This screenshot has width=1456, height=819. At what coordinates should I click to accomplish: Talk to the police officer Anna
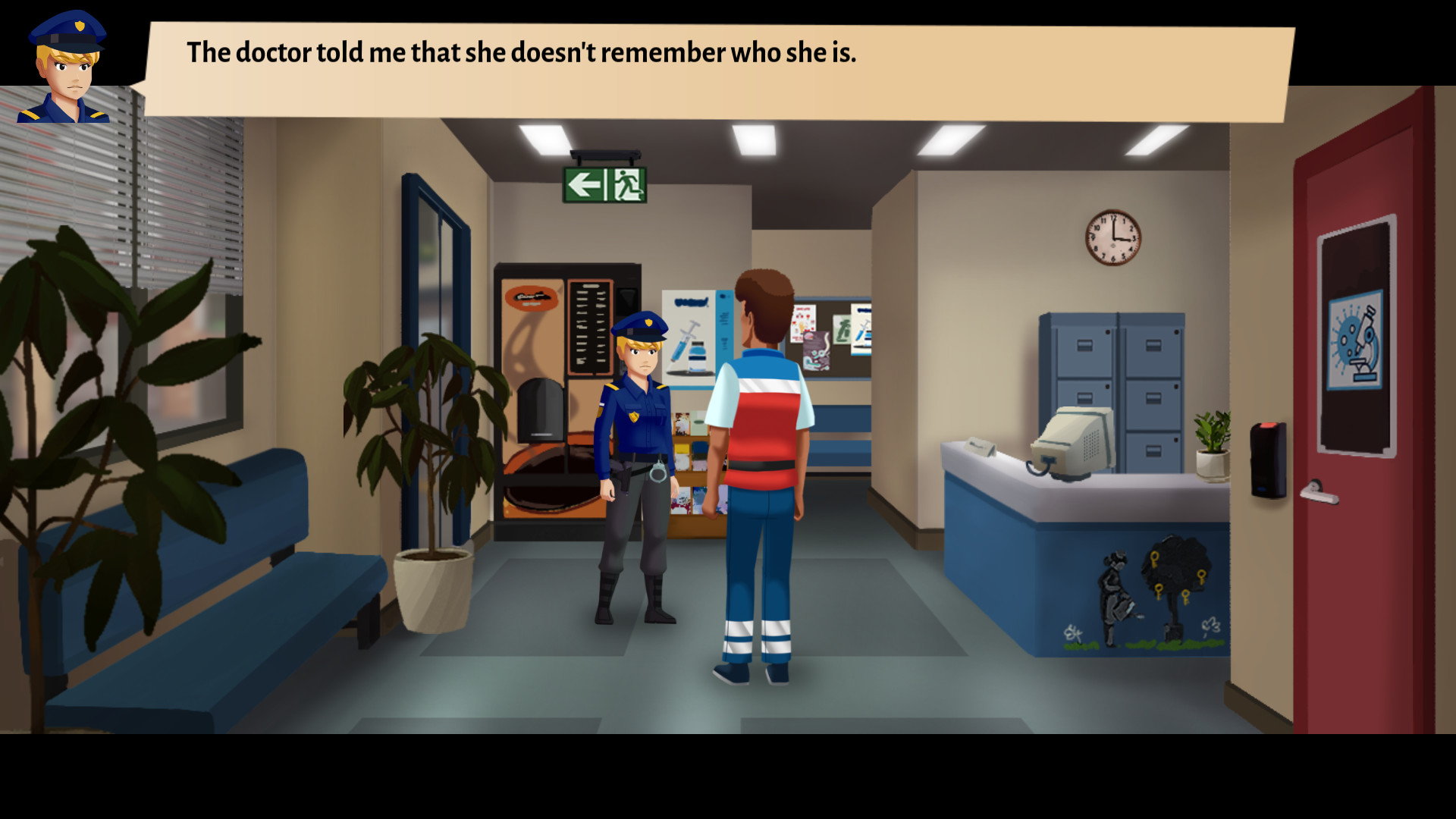point(637,417)
